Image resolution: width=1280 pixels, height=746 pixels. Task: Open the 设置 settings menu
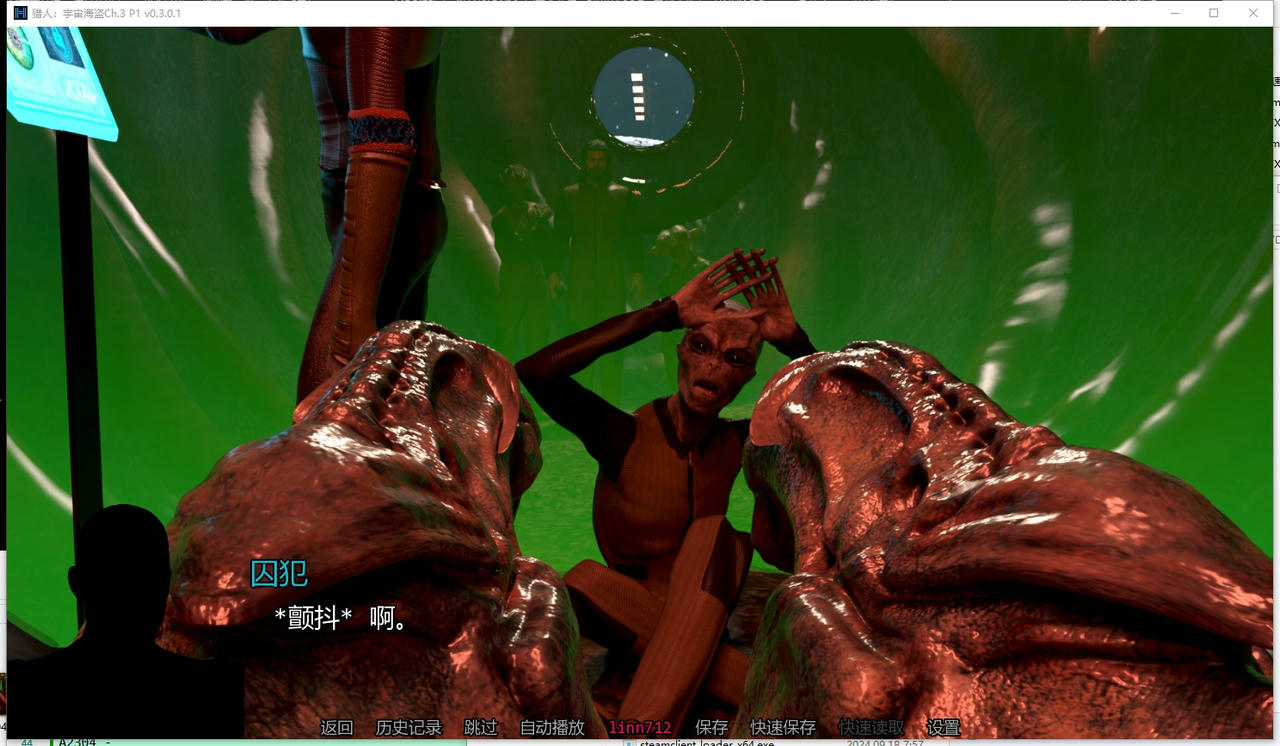(x=941, y=728)
